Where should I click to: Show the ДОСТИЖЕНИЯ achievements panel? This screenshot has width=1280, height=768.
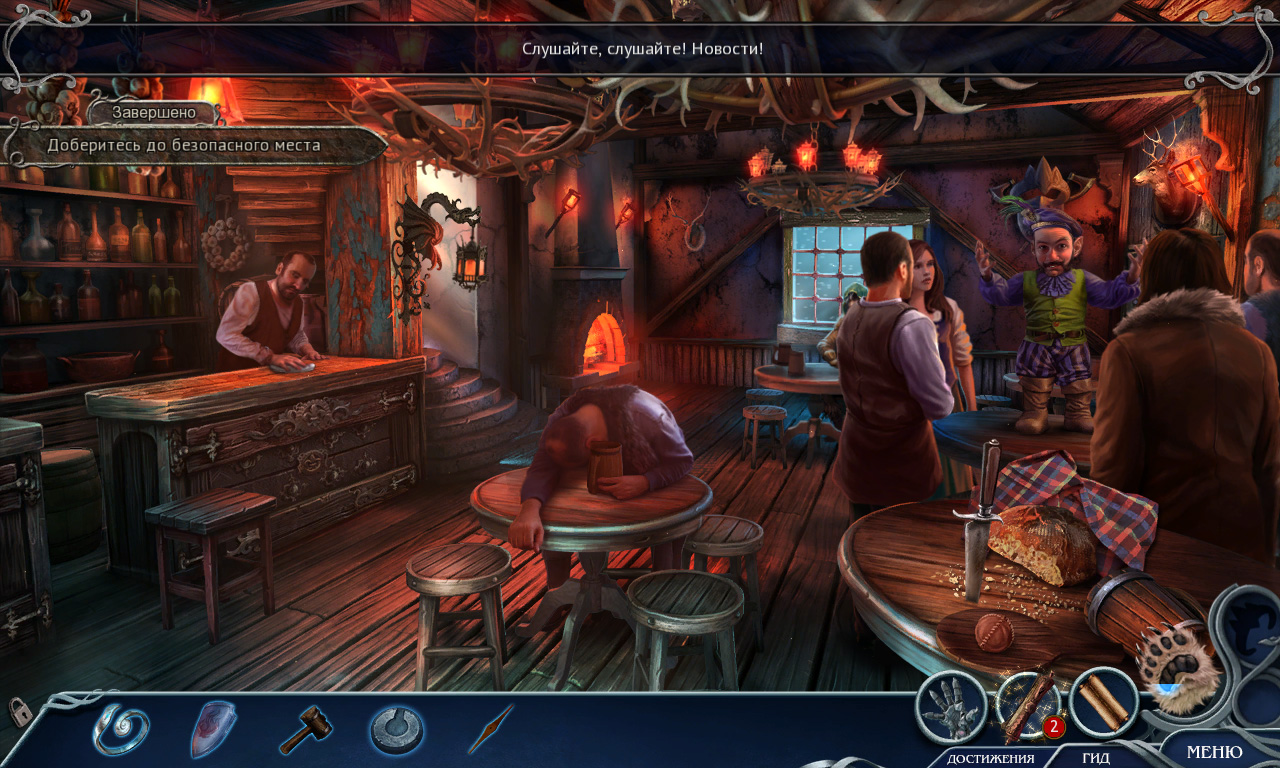990,757
